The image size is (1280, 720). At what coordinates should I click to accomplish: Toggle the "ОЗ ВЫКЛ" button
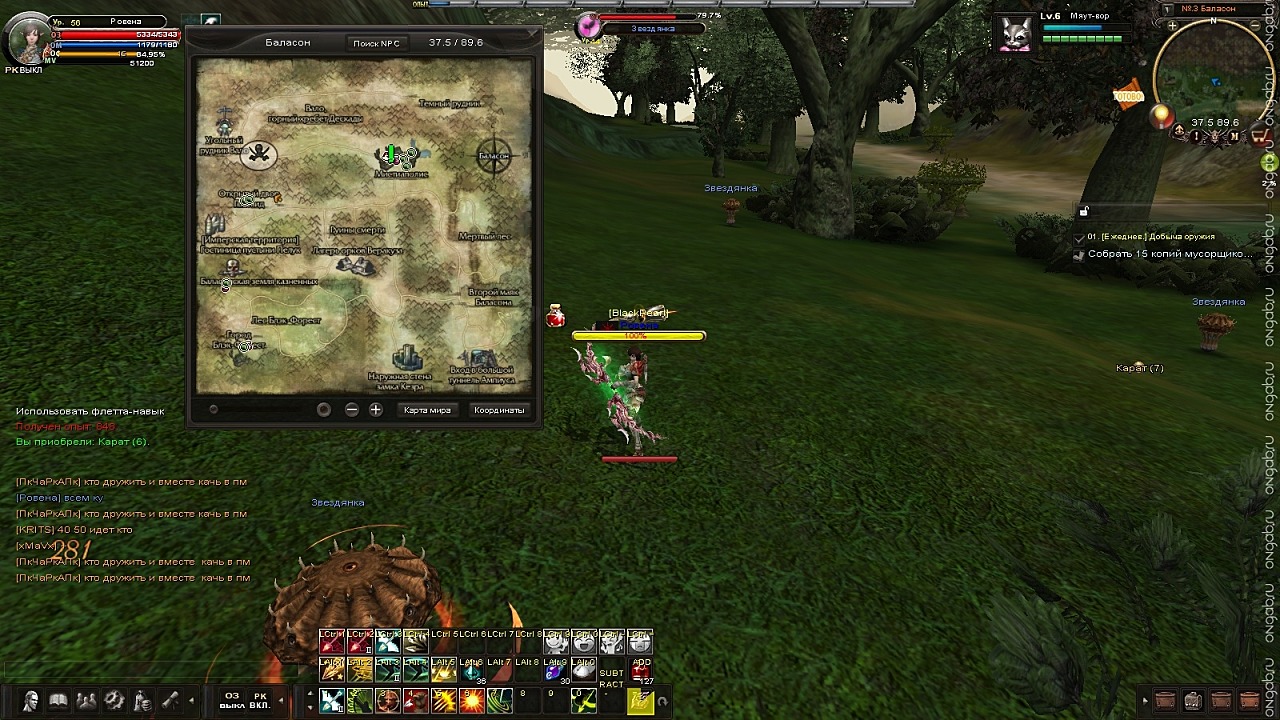pyautogui.click(x=232, y=700)
